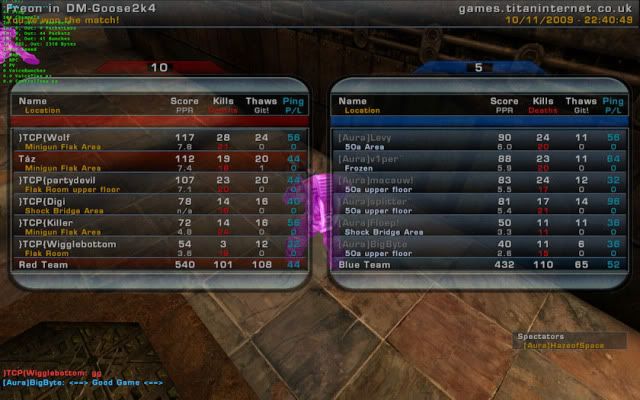Select the )TCP(Wolf player row
This screenshot has width=640, height=400.
(160, 141)
